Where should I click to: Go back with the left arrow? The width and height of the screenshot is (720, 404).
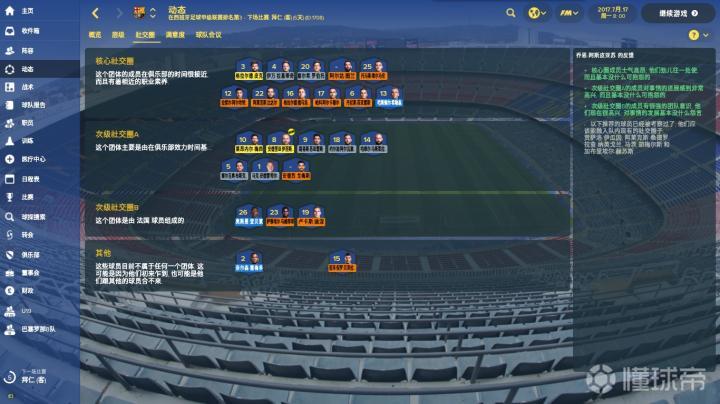[x=94, y=13]
